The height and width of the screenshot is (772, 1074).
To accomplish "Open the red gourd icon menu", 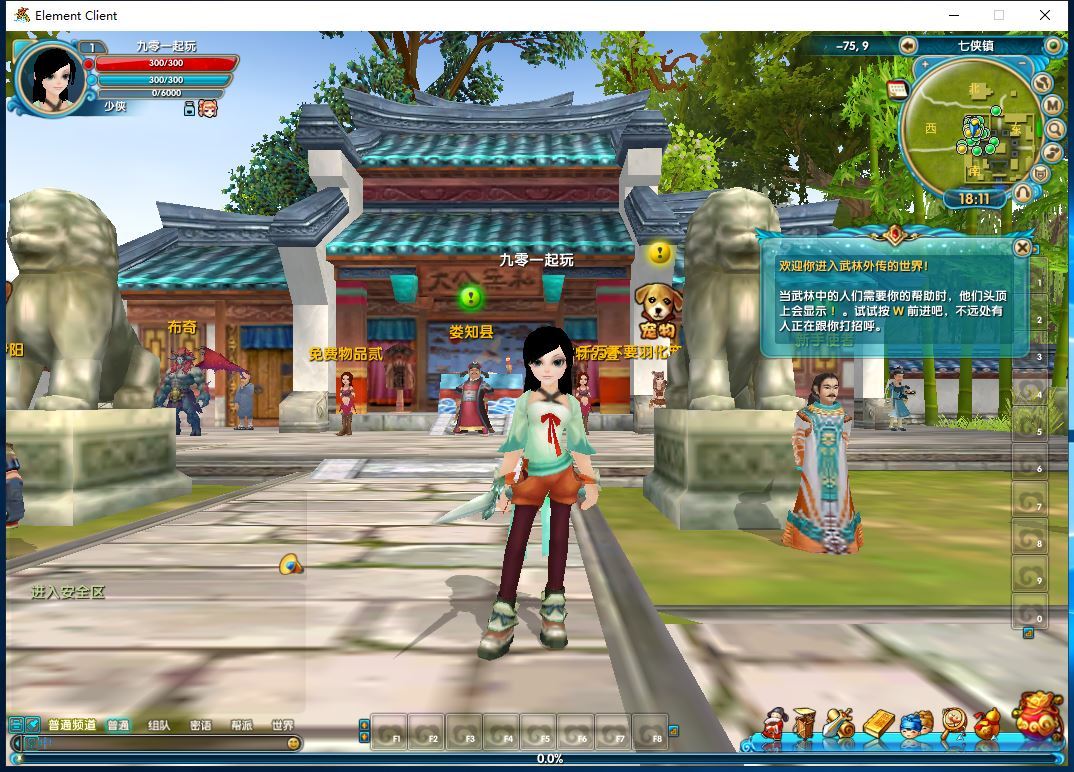I will pos(986,724).
